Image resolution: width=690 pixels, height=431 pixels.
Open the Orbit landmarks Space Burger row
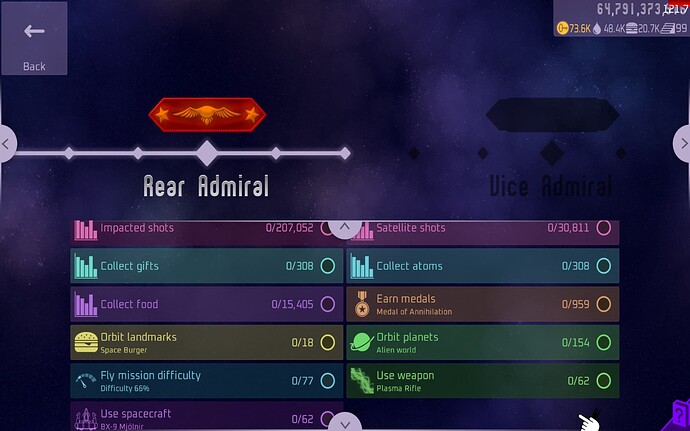point(205,342)
